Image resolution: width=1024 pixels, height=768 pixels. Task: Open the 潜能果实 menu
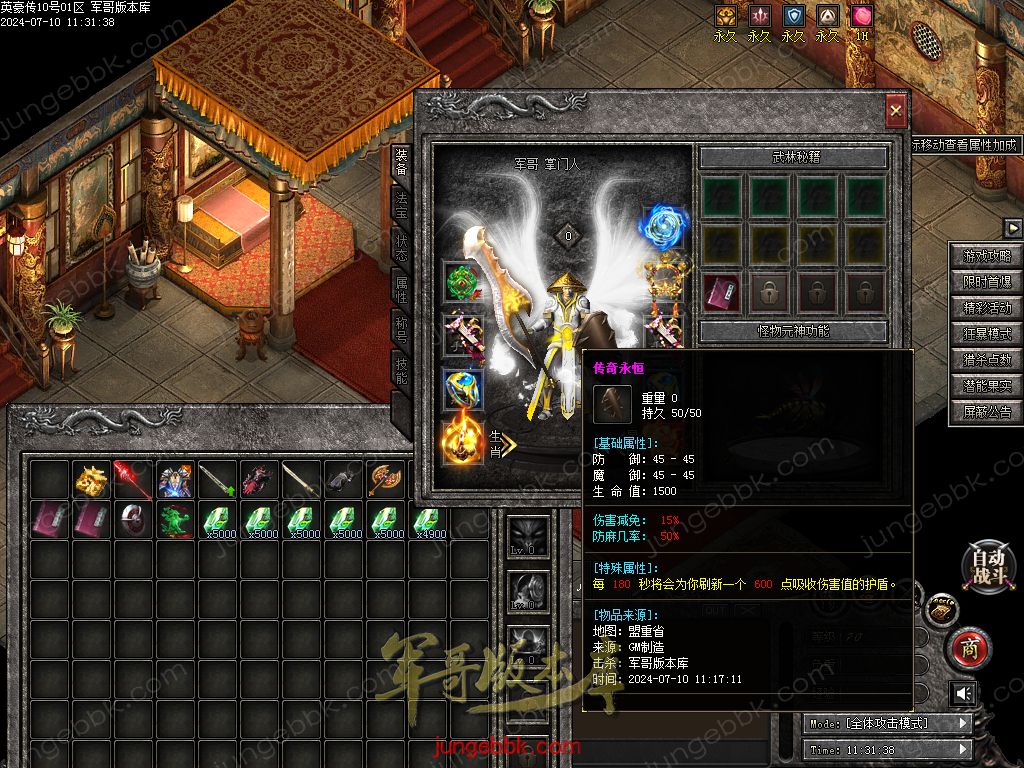coord(987,386)
